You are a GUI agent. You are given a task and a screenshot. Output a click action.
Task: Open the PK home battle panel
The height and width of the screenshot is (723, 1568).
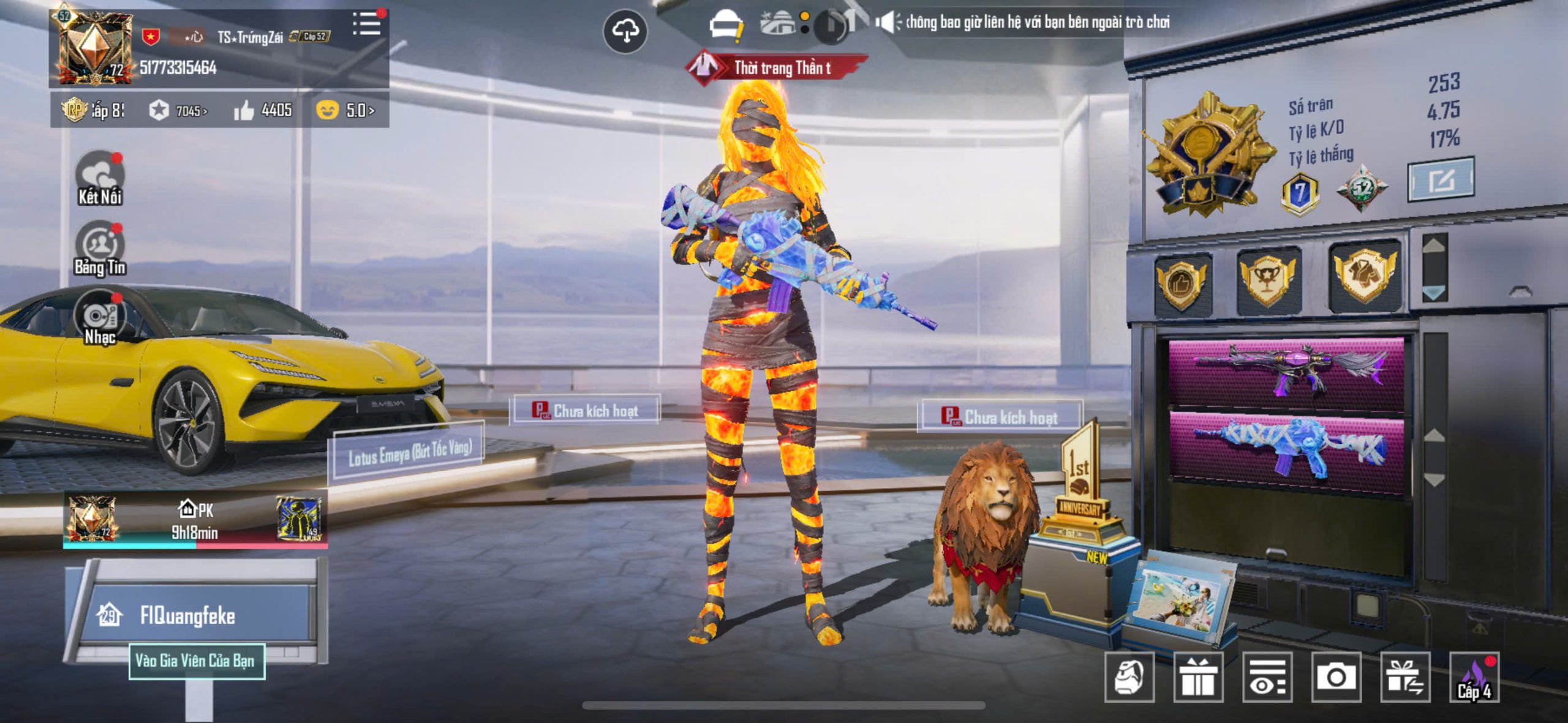[195, 520]
